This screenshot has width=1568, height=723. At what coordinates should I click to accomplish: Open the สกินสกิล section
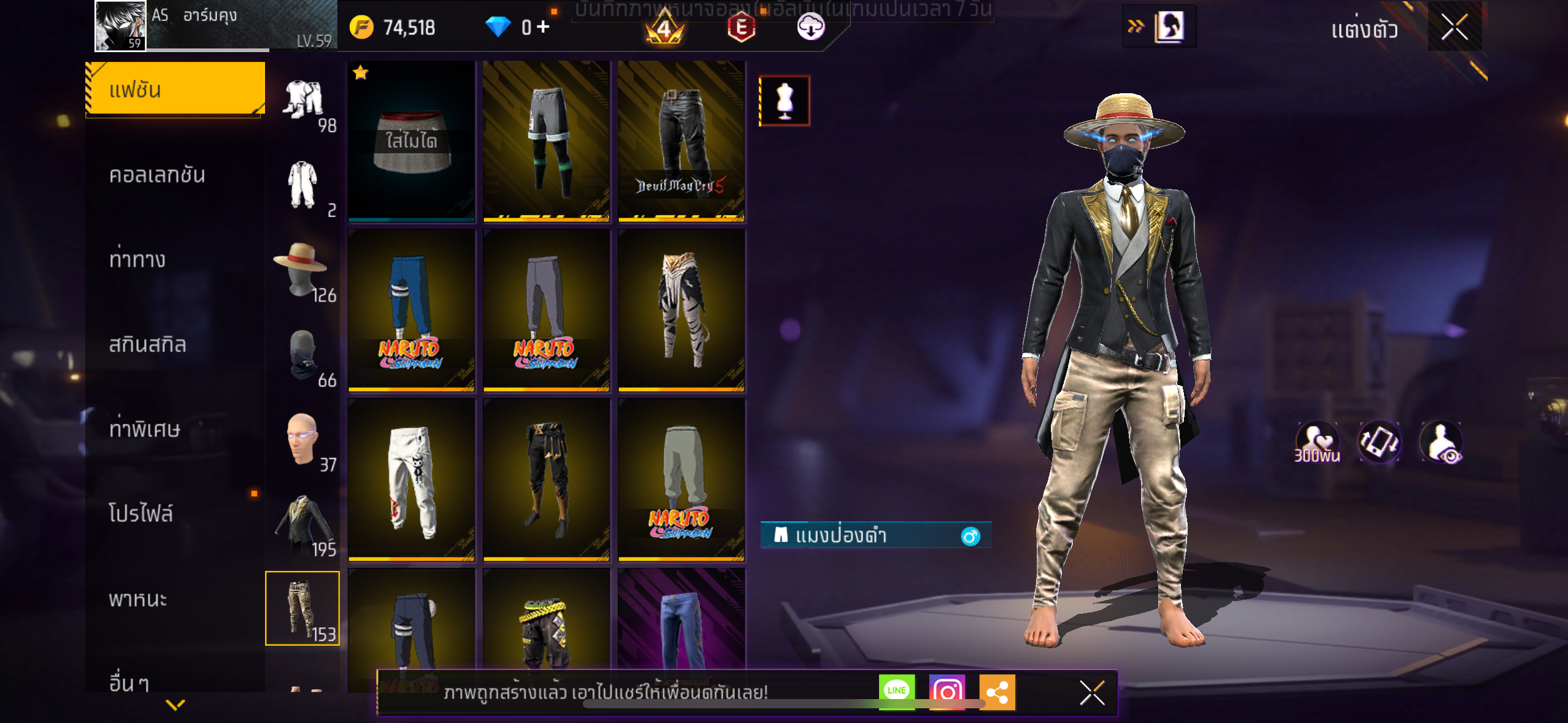(x=147, y=344)
